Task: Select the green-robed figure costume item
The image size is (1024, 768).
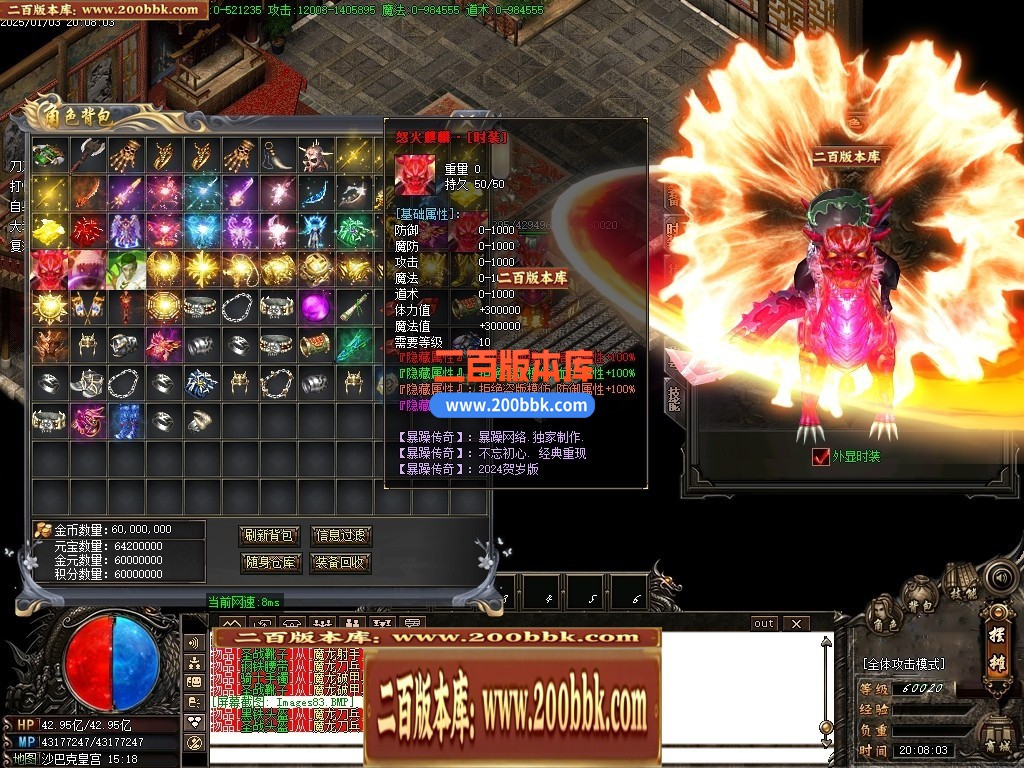Action: tap(125, 268)
